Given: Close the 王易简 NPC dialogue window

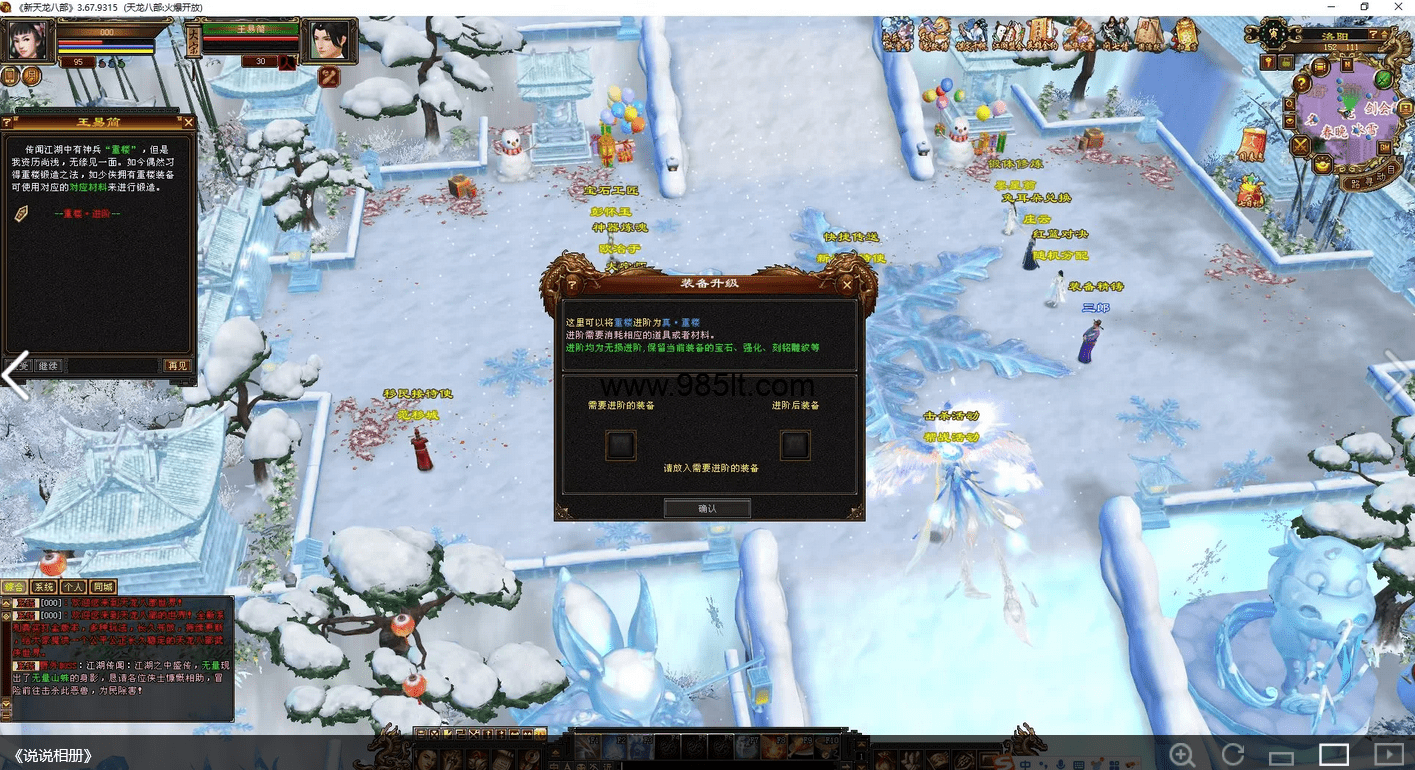Looking at the screenshot, I should 188,122.
